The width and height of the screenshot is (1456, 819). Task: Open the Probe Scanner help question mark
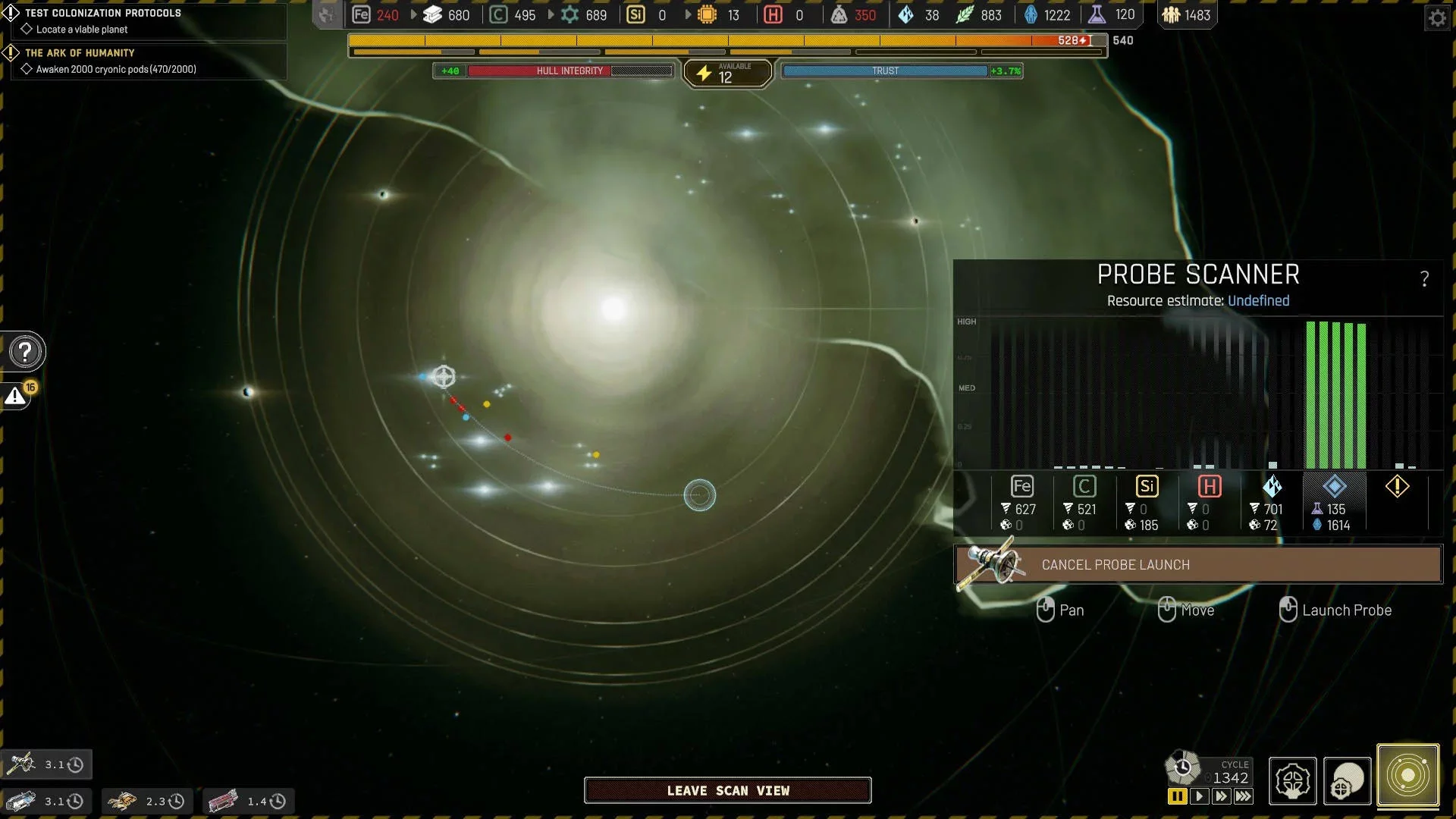coord(1424,279)
